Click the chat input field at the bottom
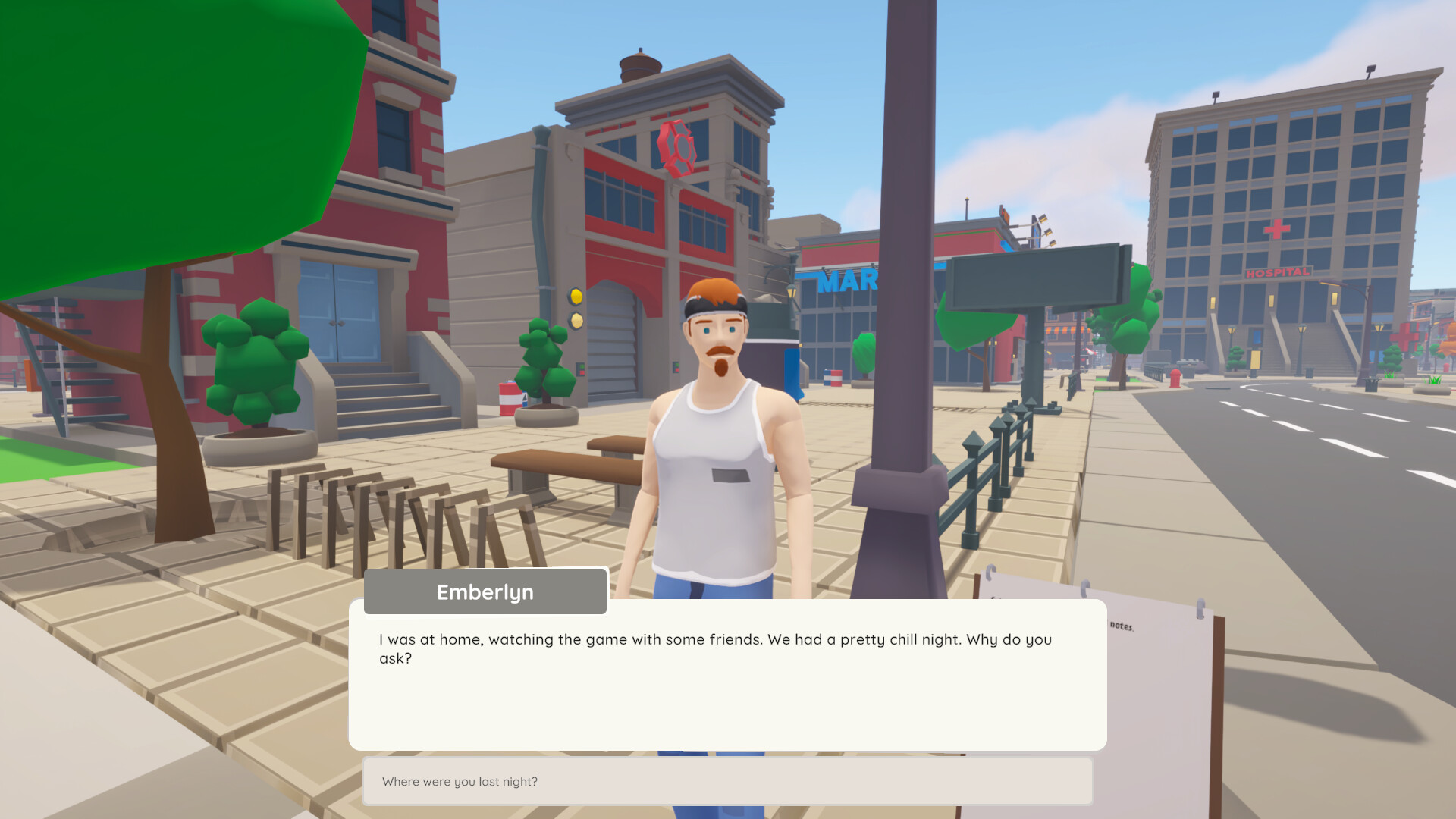The width and height of the screenshot is (1456, 819). [728, 780]
